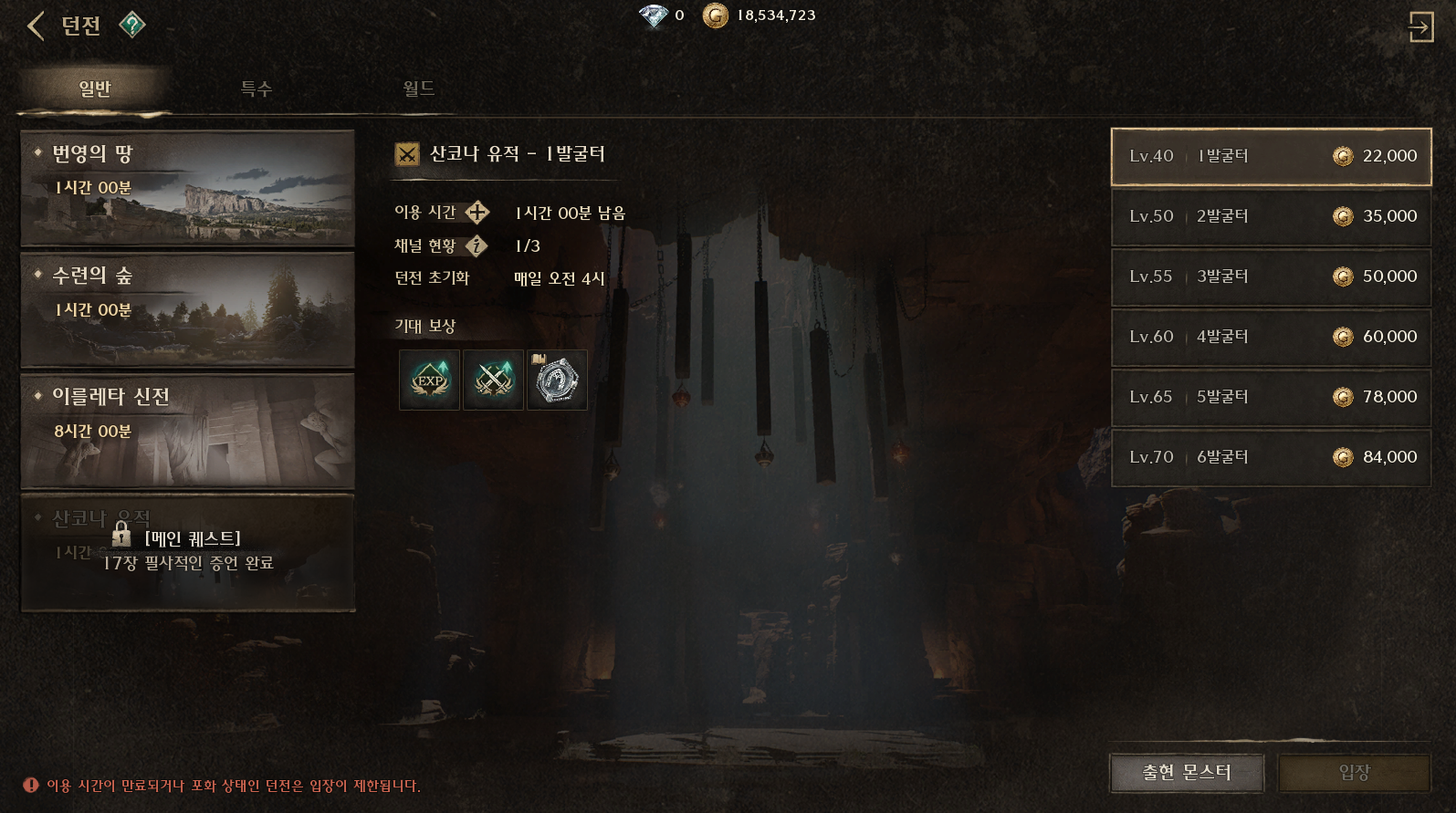Select the 번영의 땅 dungeon
Viewport: 1456px width, 813px height.
tap(188, 188)
